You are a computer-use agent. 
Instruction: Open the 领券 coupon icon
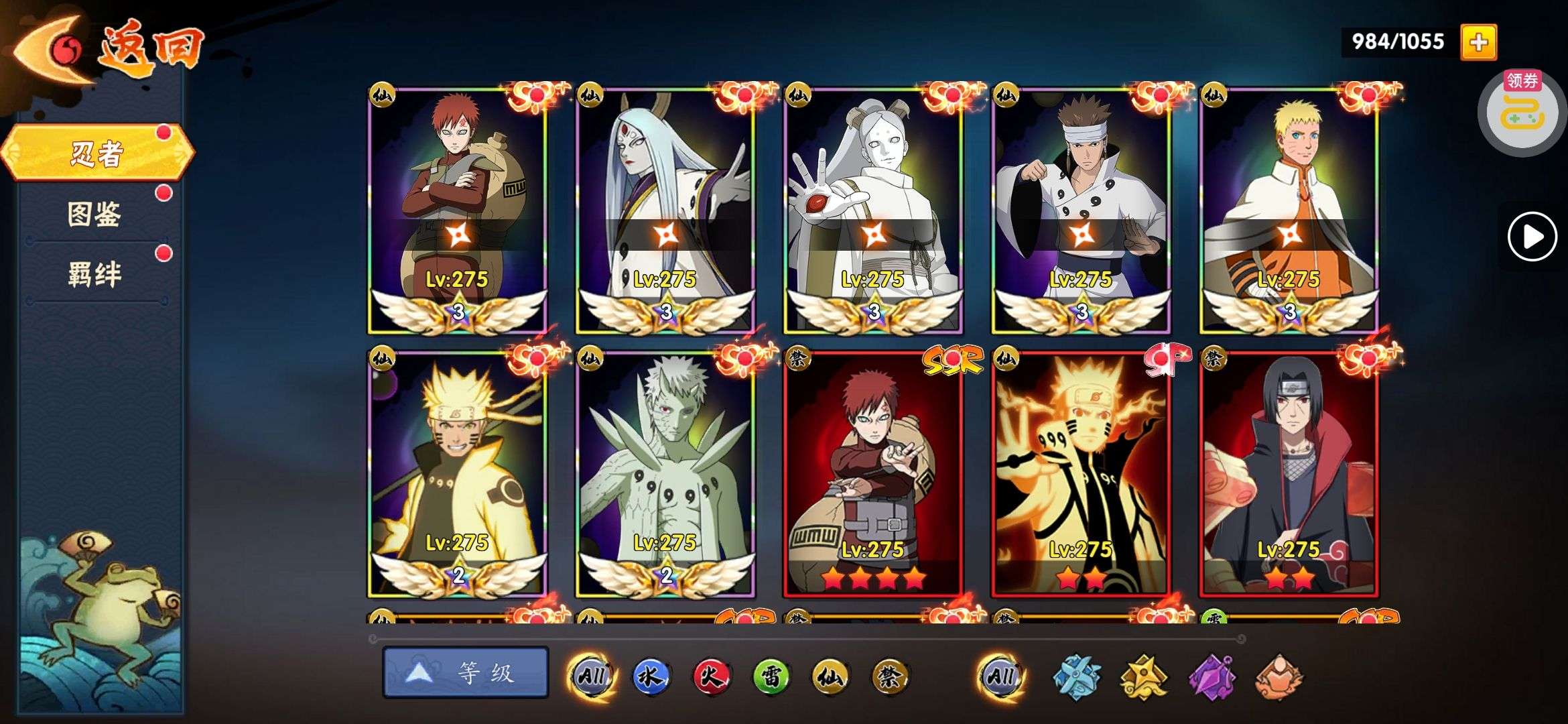[1521, 111]
